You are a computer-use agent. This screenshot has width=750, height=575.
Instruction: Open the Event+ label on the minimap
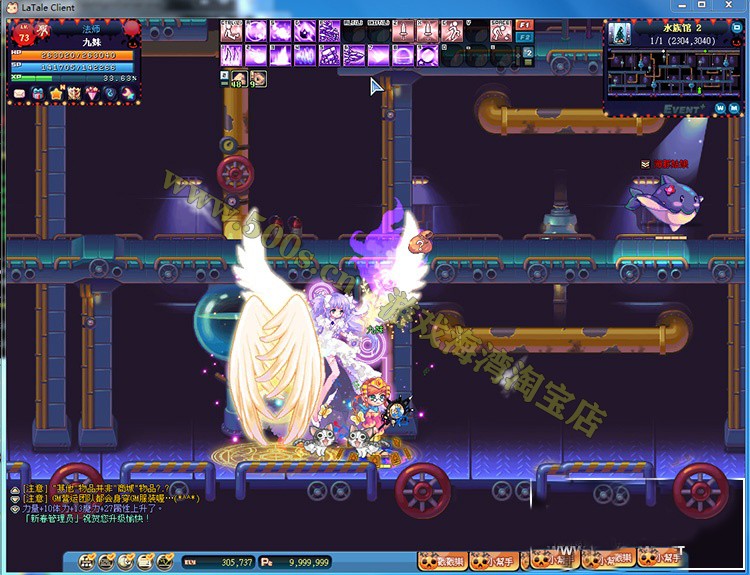(683, 106)
